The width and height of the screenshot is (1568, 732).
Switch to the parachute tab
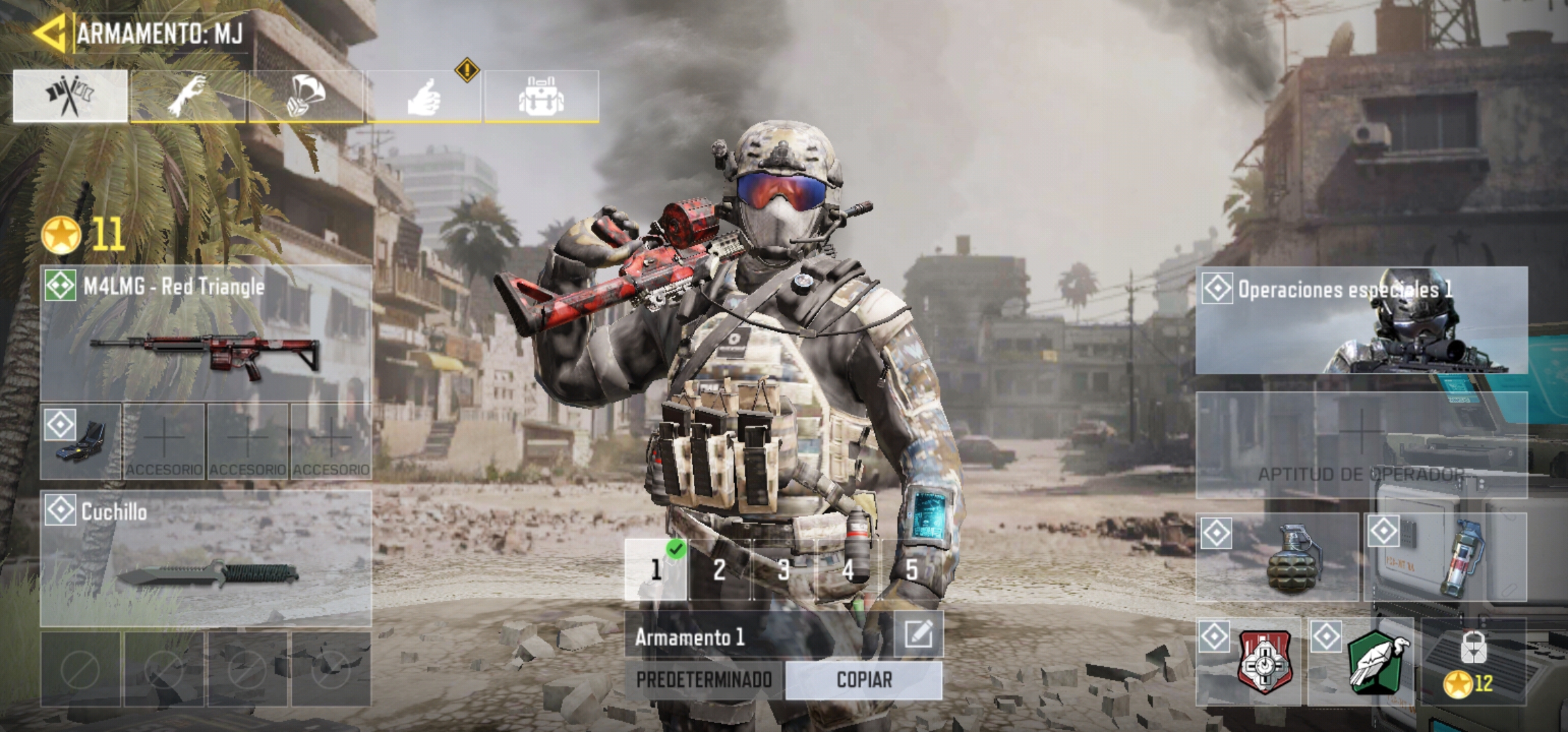pos(306,96)
